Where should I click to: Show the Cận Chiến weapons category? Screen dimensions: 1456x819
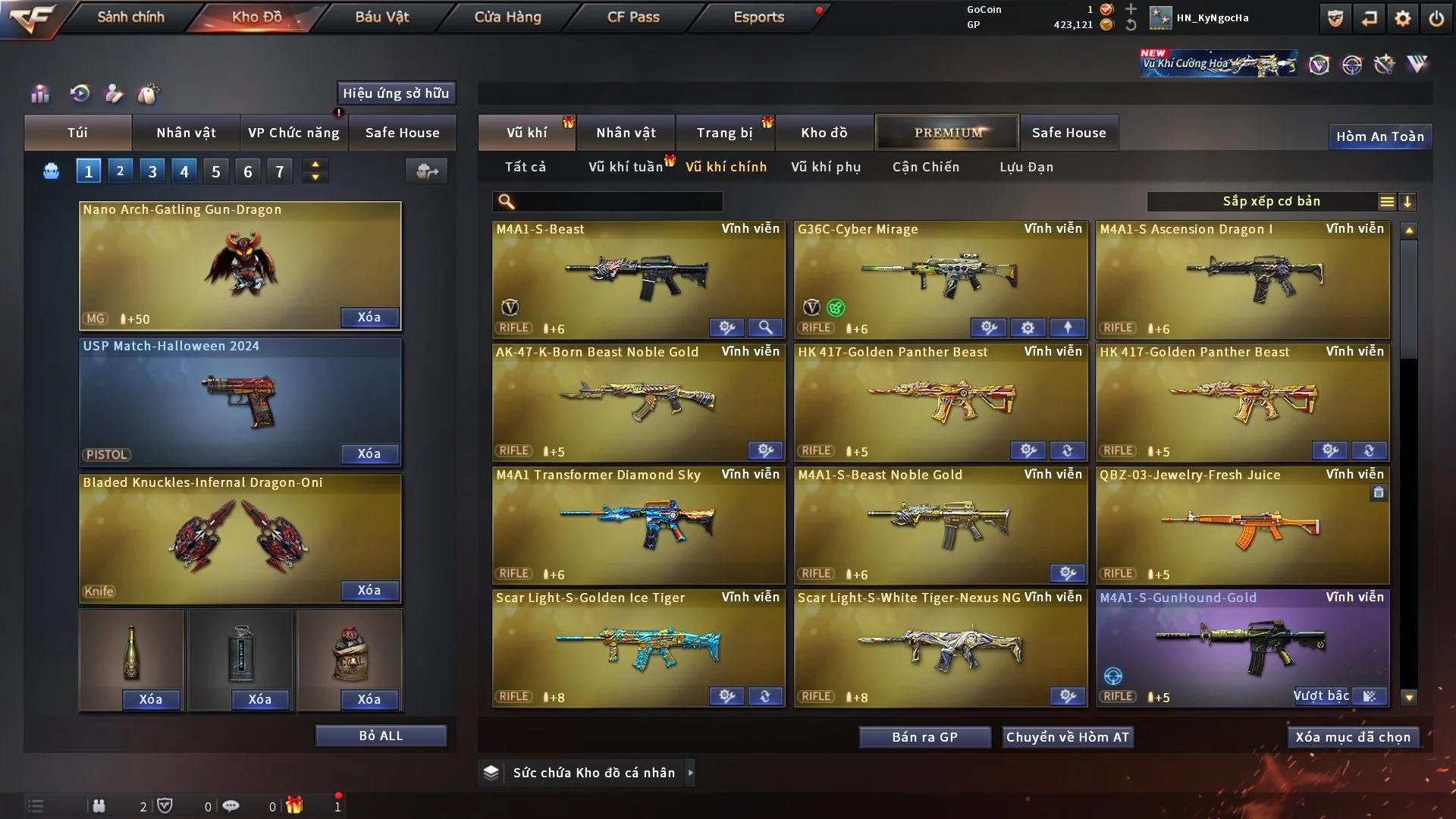tap(926, 167)
